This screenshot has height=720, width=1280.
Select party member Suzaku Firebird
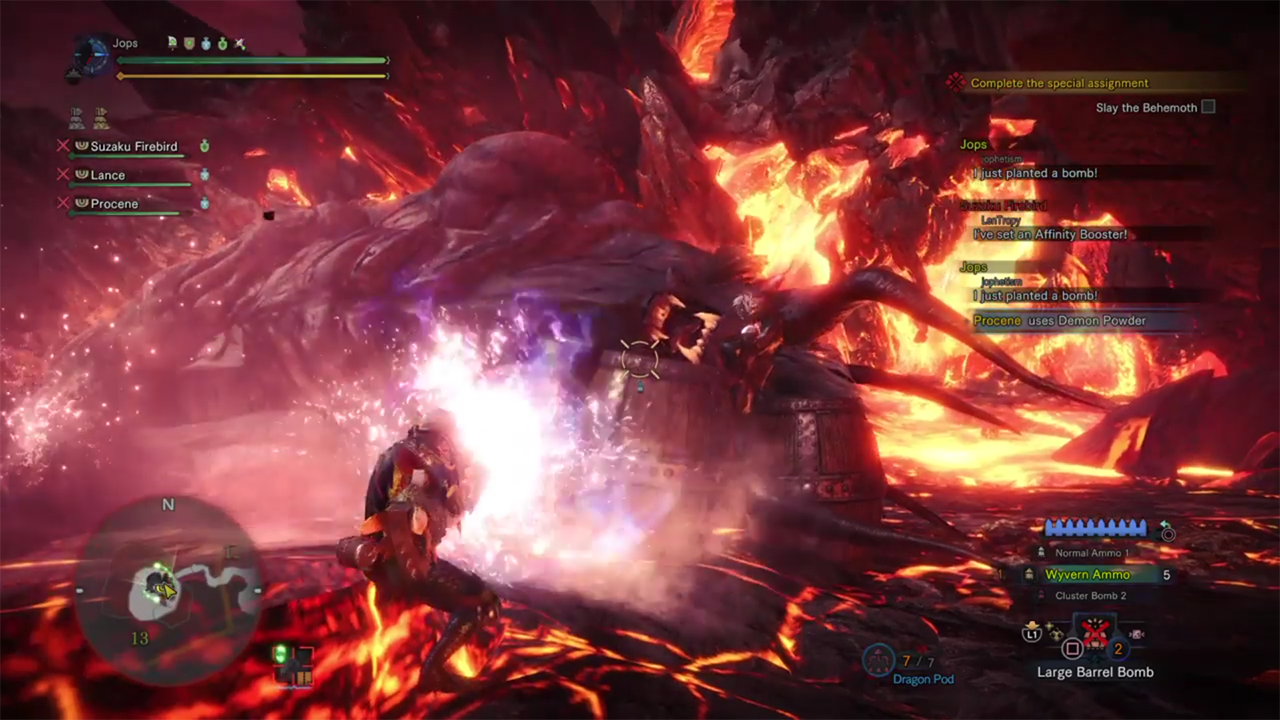click(133, 146)
